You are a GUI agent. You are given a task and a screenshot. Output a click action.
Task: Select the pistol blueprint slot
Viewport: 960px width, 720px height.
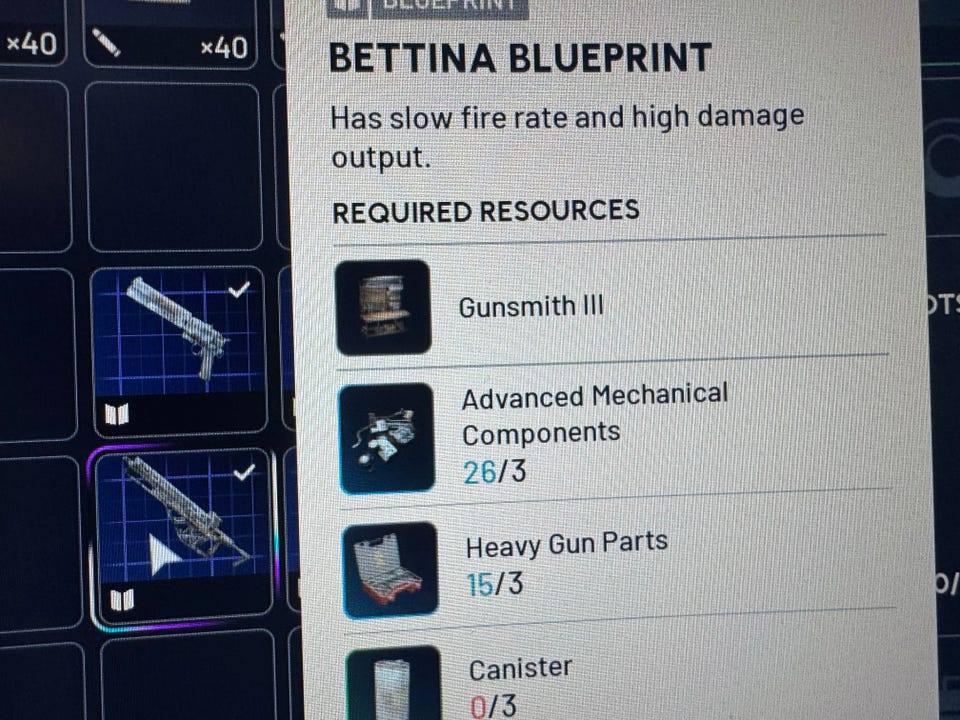click(180, 350)
